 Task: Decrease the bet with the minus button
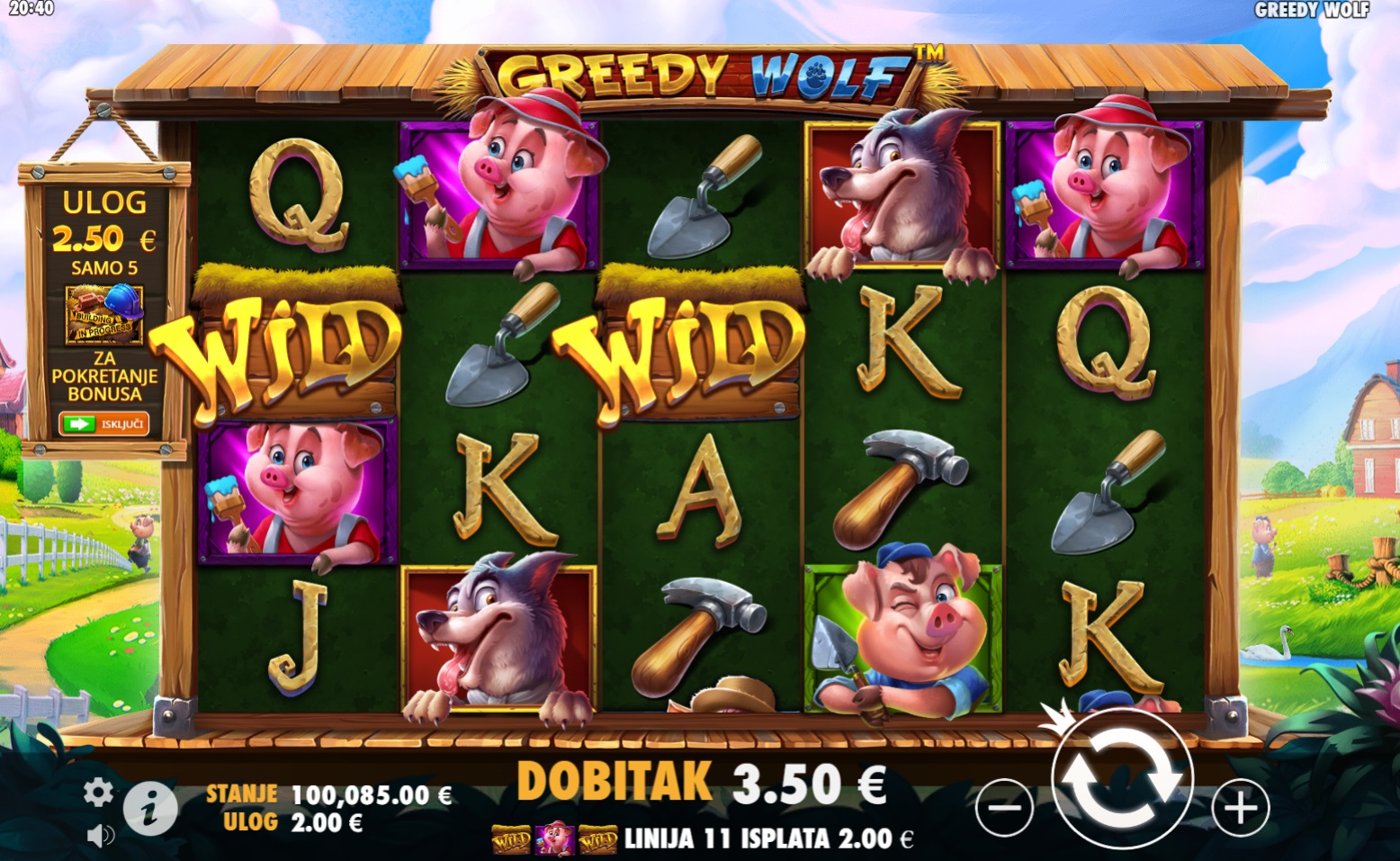[1004, 808]
